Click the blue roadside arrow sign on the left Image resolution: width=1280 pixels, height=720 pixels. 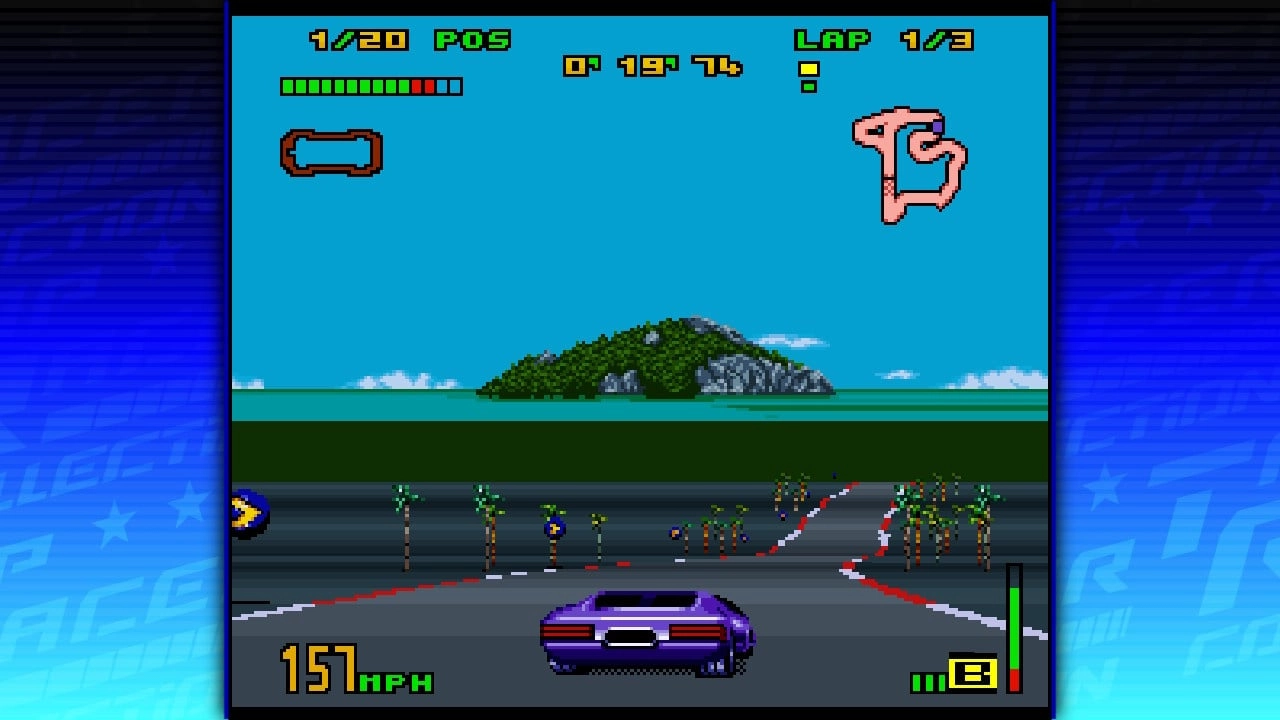[x=249, y=512]
